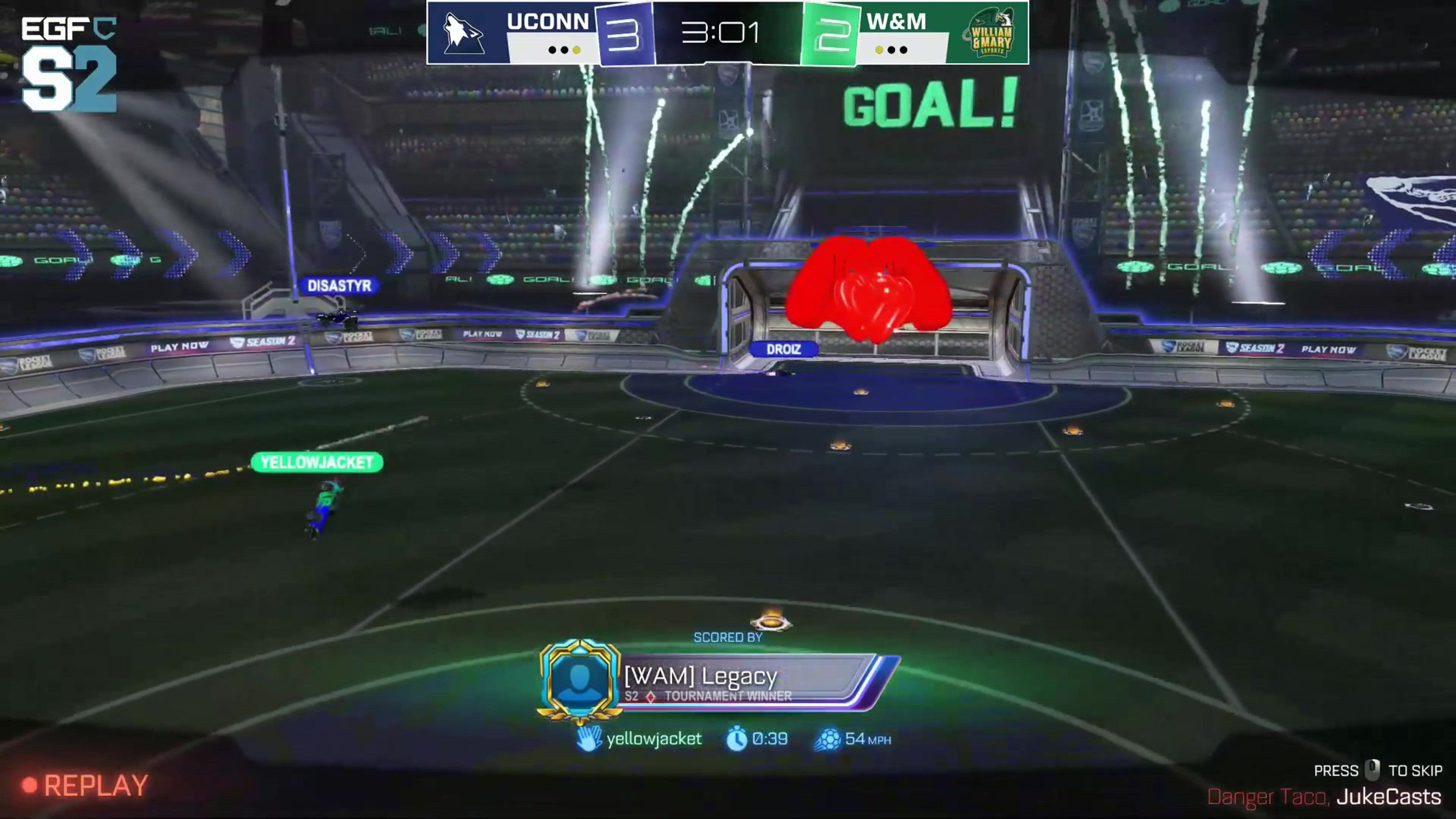Toggle UConn's lit yellow series dot

coord(576,50)
